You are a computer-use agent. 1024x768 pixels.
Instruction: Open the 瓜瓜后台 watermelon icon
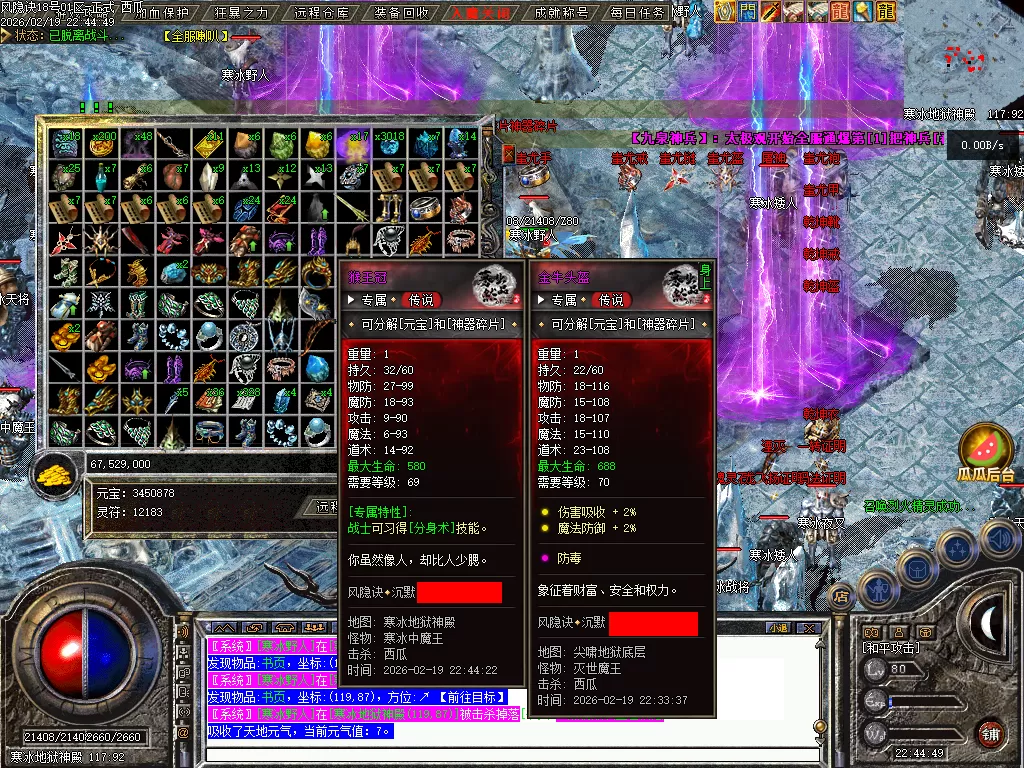pos(986,450)
